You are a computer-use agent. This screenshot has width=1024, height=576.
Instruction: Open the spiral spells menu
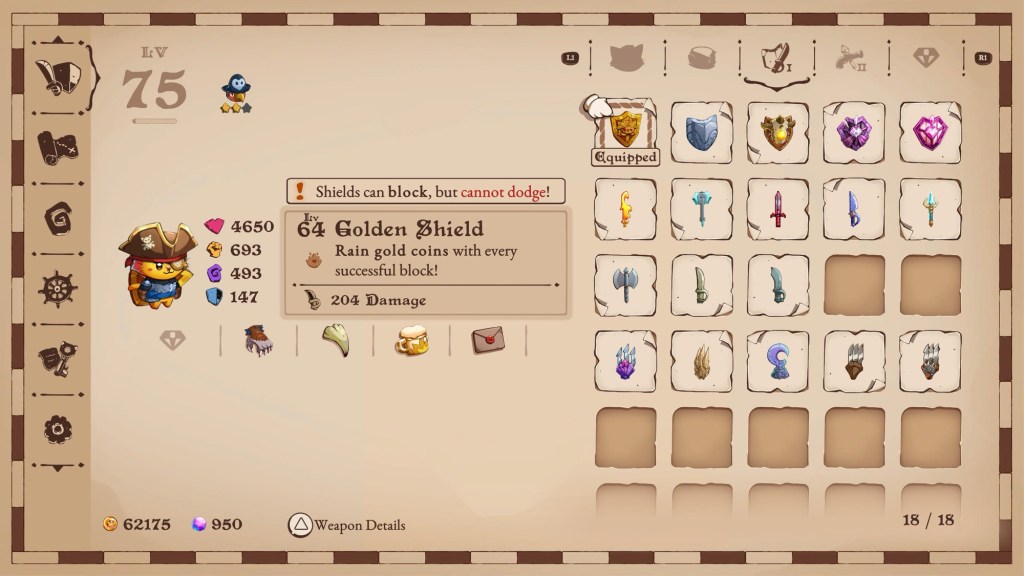(58, 218)
